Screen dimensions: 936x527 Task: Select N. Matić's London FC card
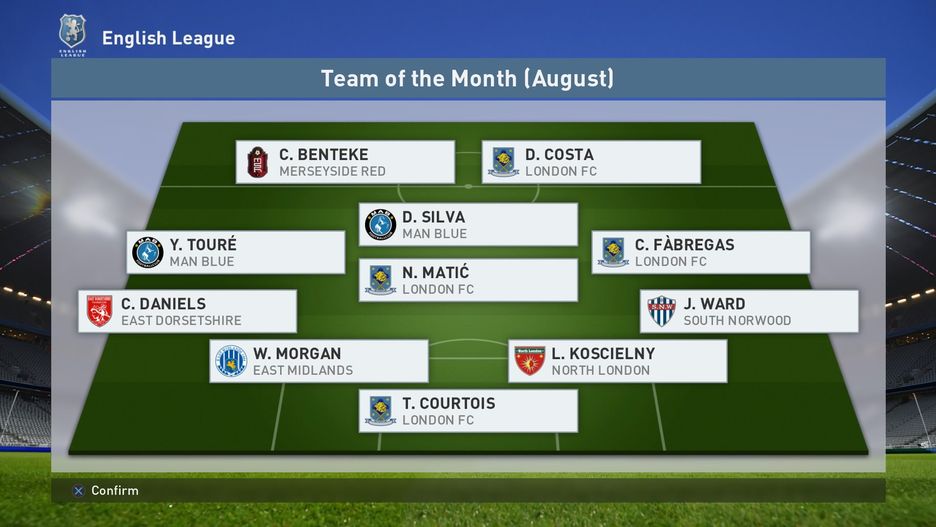(468, 280)
